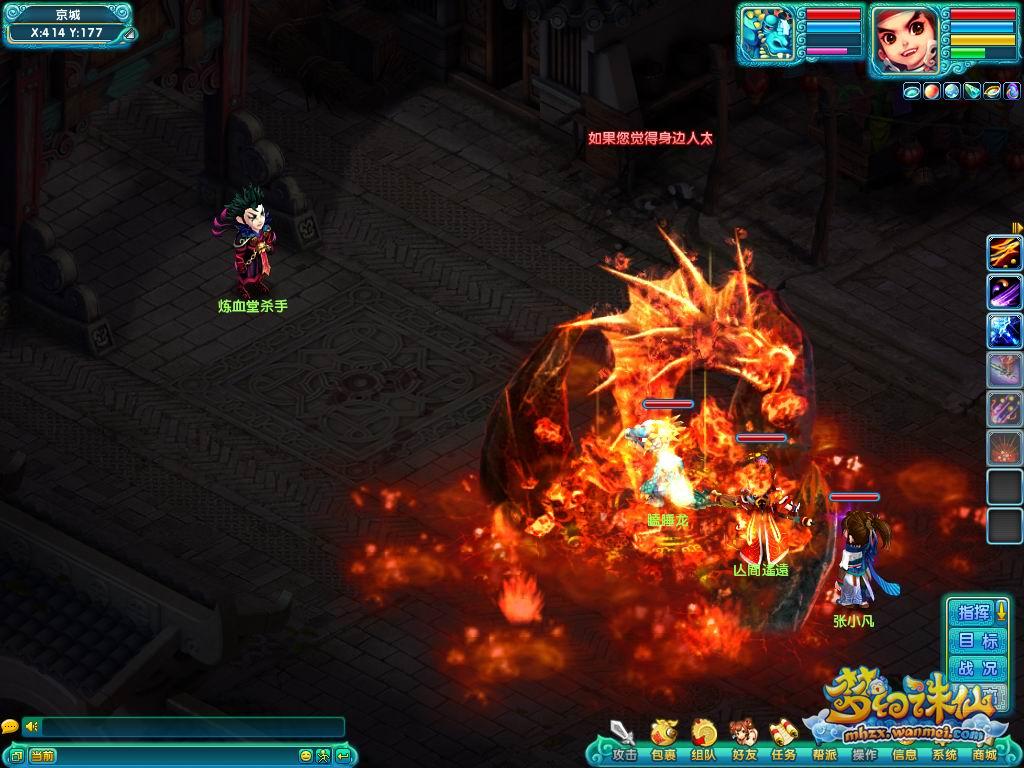This screenshot has height=768, width=1024.
Task: Click the 指挥 command button
Action: click(975, 612)
